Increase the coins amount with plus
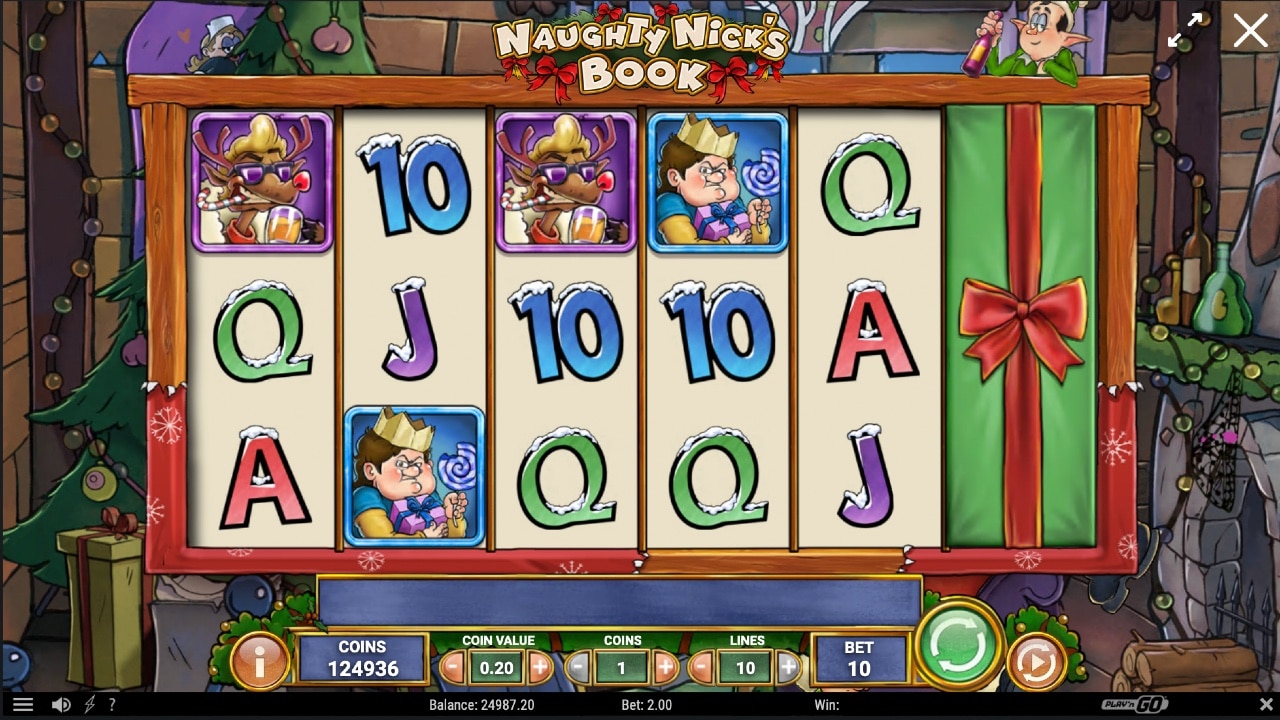 [665, 665]
